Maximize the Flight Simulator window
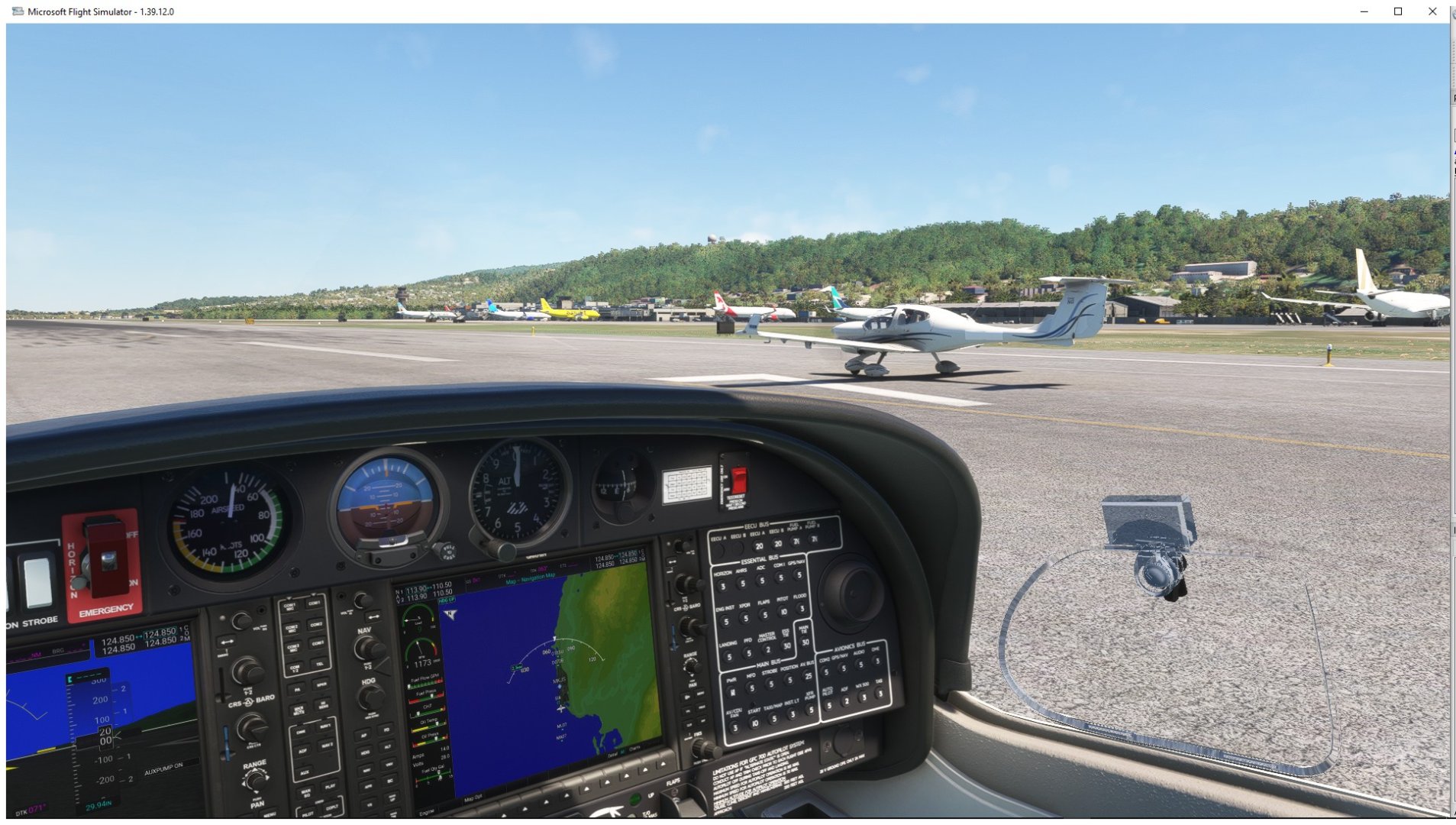 click(x=1398, y=11)
